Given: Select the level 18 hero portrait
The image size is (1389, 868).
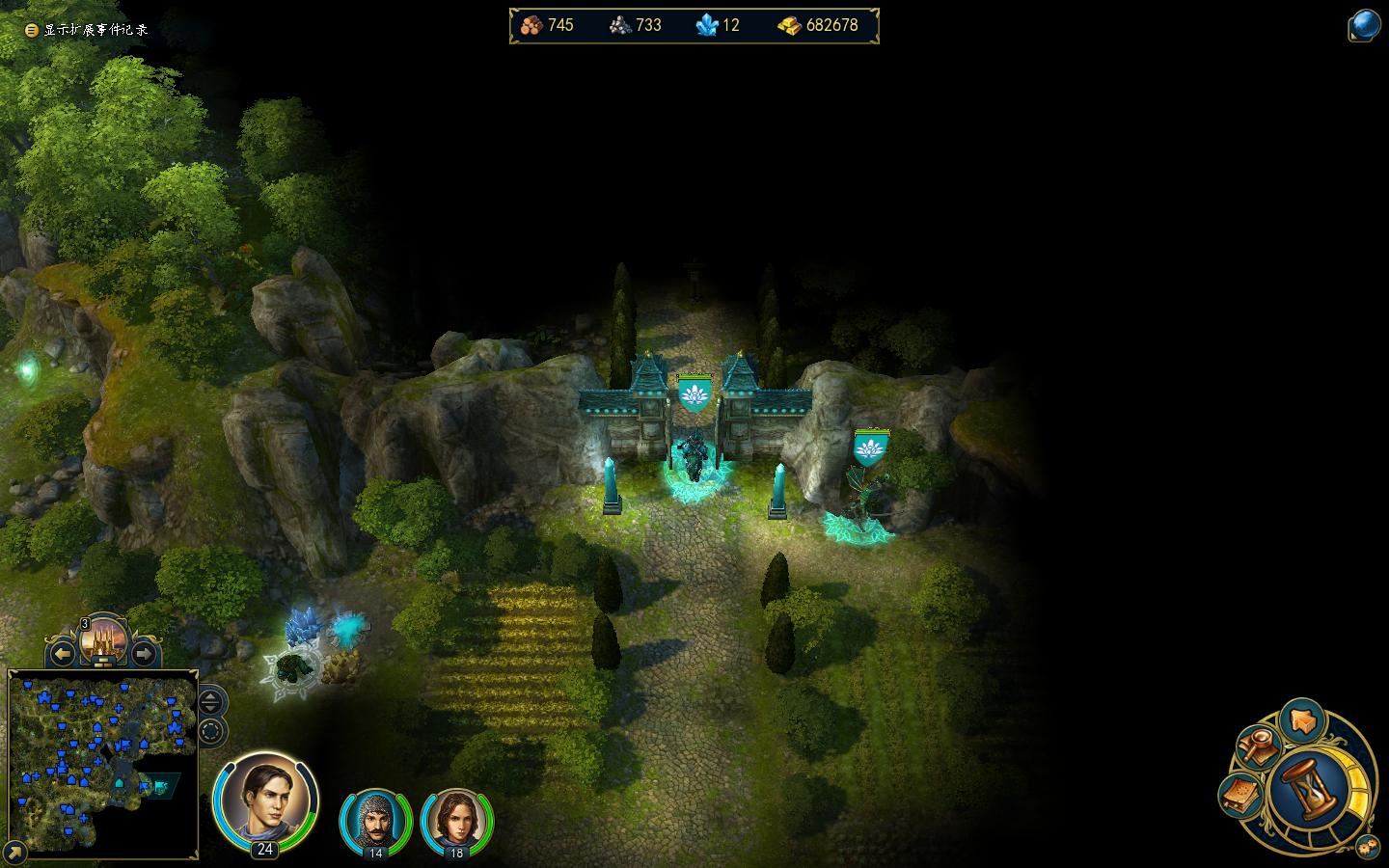Looking at the screenshot, I should (x=456, y=820).
